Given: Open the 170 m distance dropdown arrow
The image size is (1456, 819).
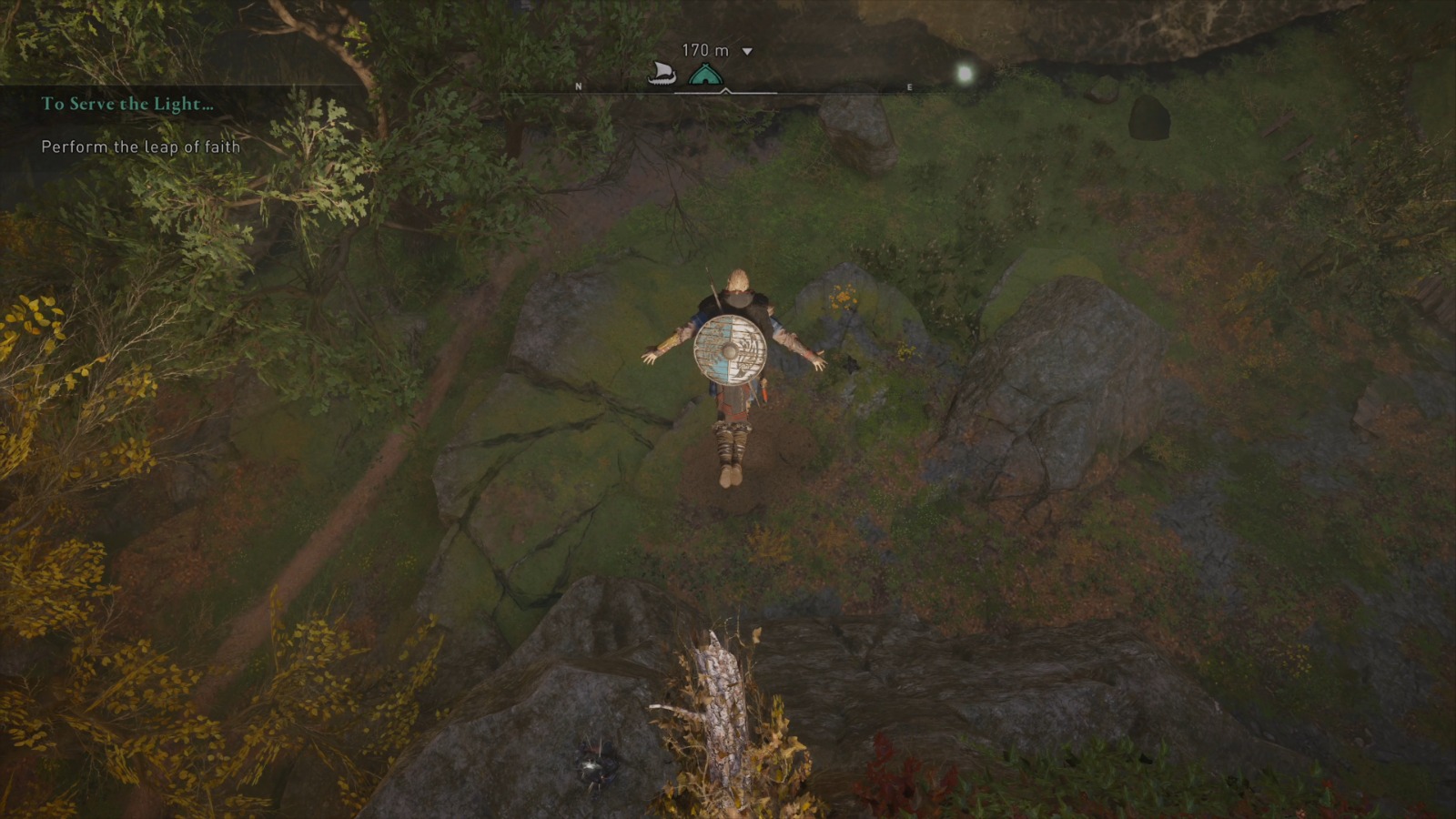Looking at the screenshot, I should point(748,52).
